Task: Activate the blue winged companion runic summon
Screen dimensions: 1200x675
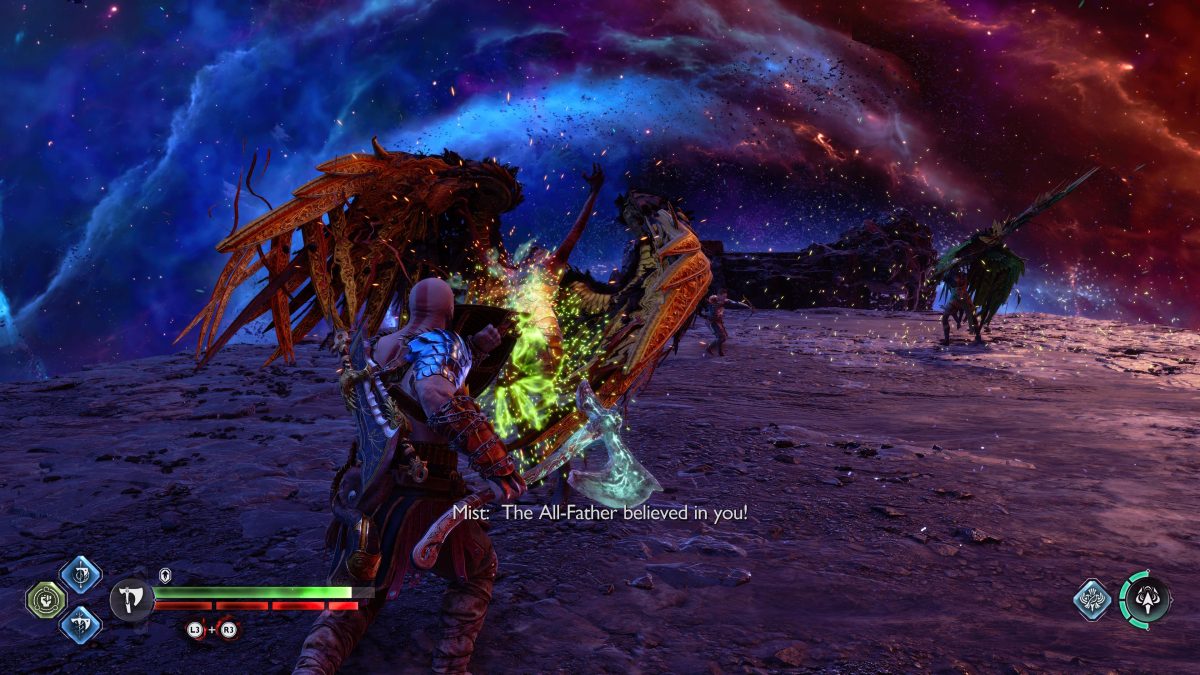Action: tap(1093, 600)
